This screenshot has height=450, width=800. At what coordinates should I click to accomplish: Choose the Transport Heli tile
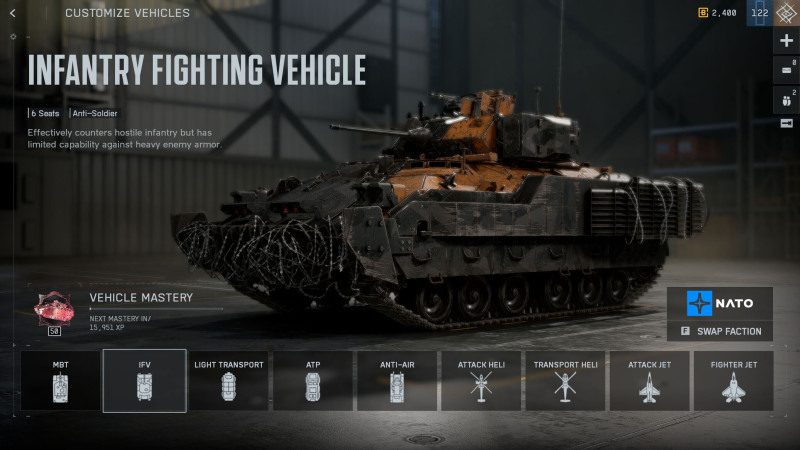[565, 380]
